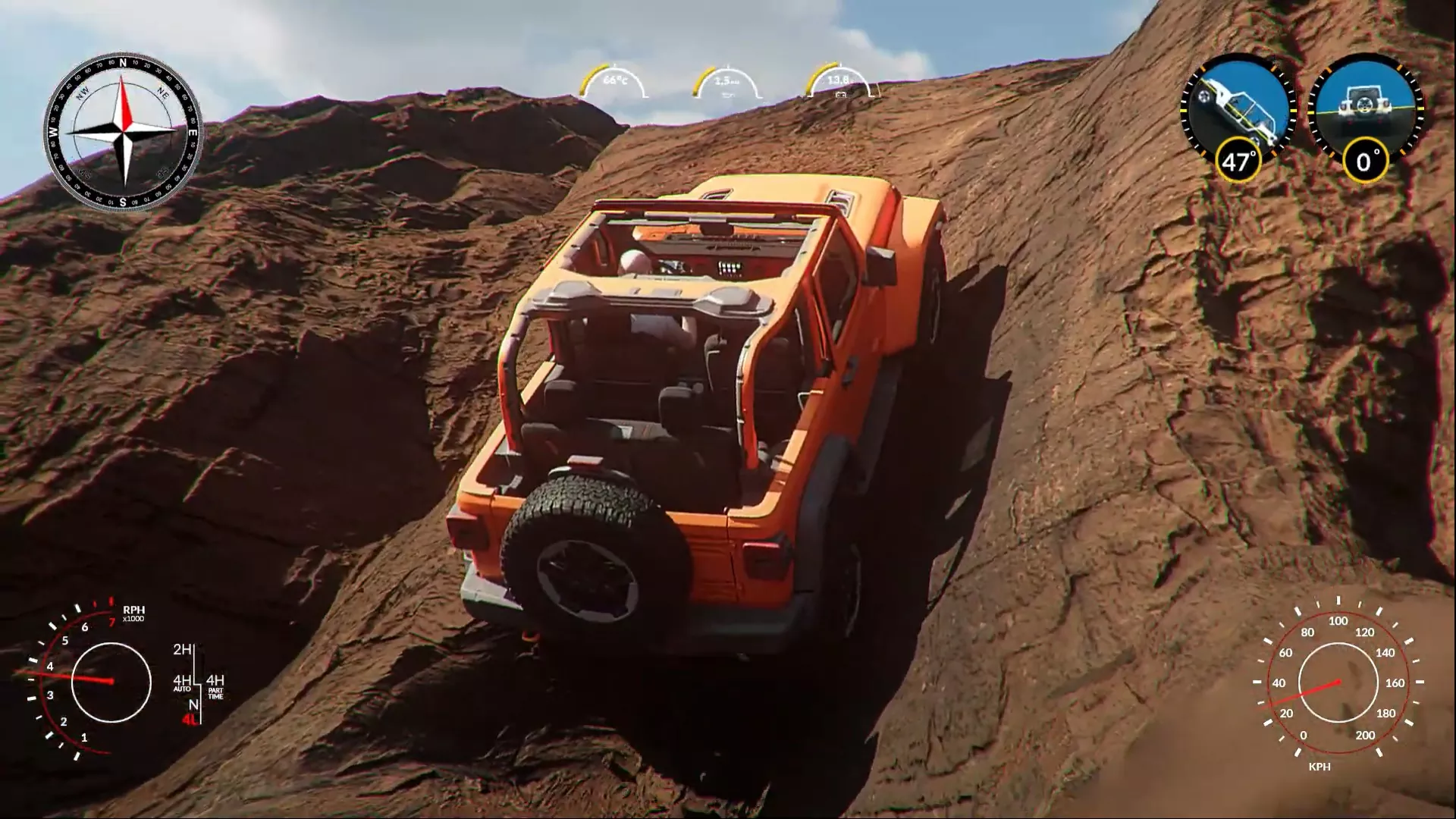Viewport: 1456px width, 819px height.
Task: Select the roll inclinometer showing 0 degrees
Action: click(x=1366, y=159)
